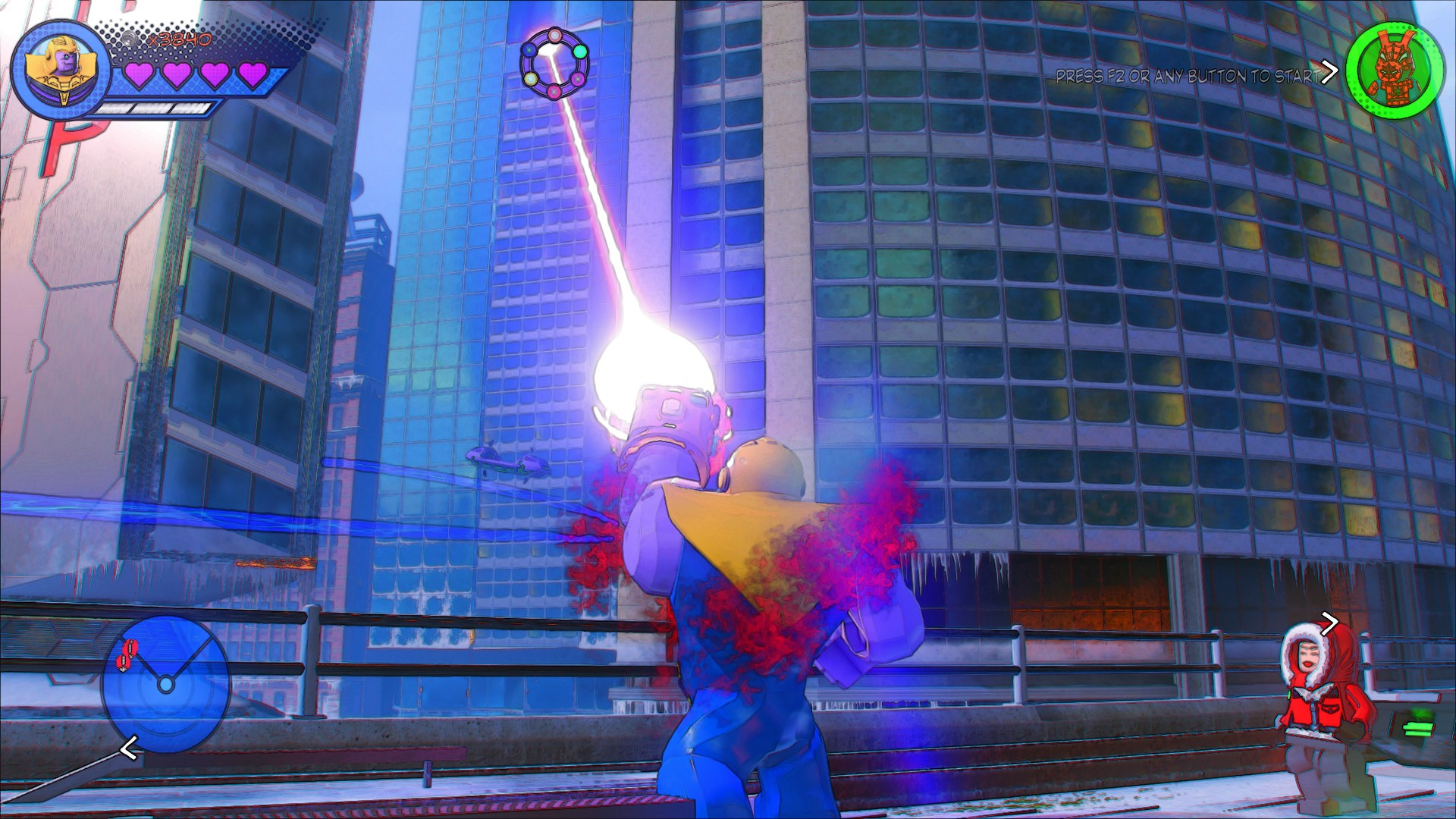Click the blue Space stone icon
The image size is (1456, 819).
(529, 50)
